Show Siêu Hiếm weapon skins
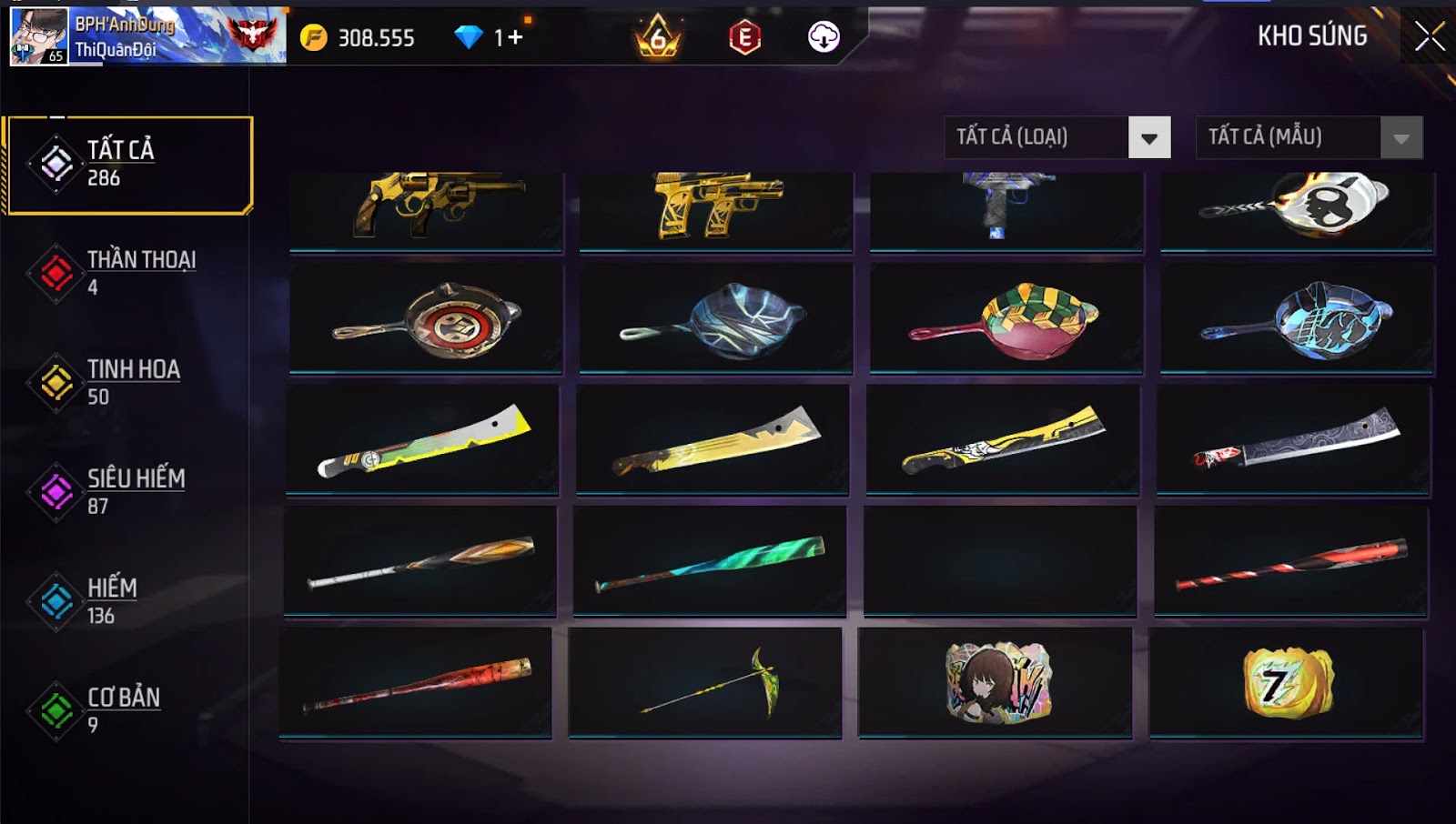The image size is (1456, 824). click(x=127, y=491)
